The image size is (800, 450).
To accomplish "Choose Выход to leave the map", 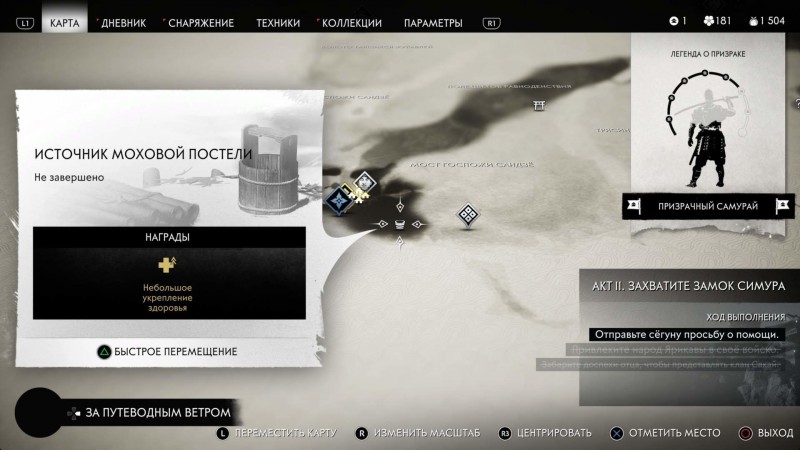I will (766, 433).
